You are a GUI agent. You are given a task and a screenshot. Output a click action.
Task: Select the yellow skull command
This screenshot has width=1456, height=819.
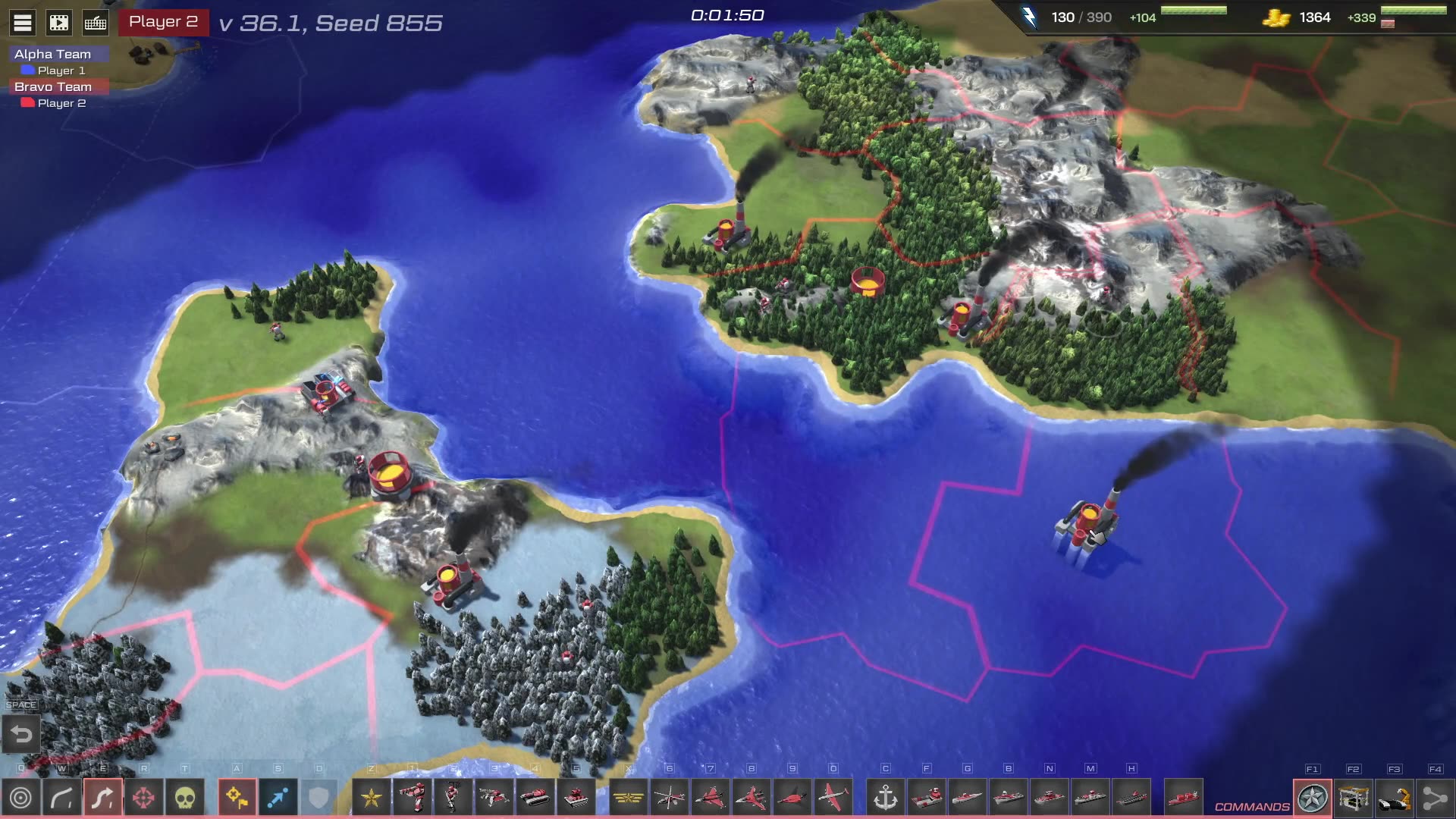coord(185,798)
